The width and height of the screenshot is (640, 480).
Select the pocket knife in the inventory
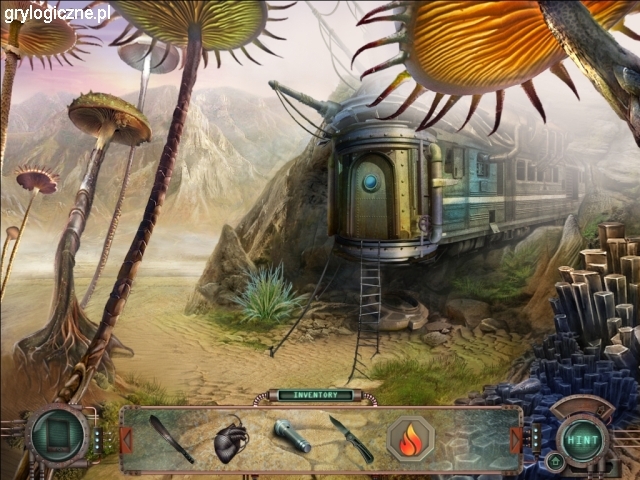pyautogui.click(x=351, y=439)
